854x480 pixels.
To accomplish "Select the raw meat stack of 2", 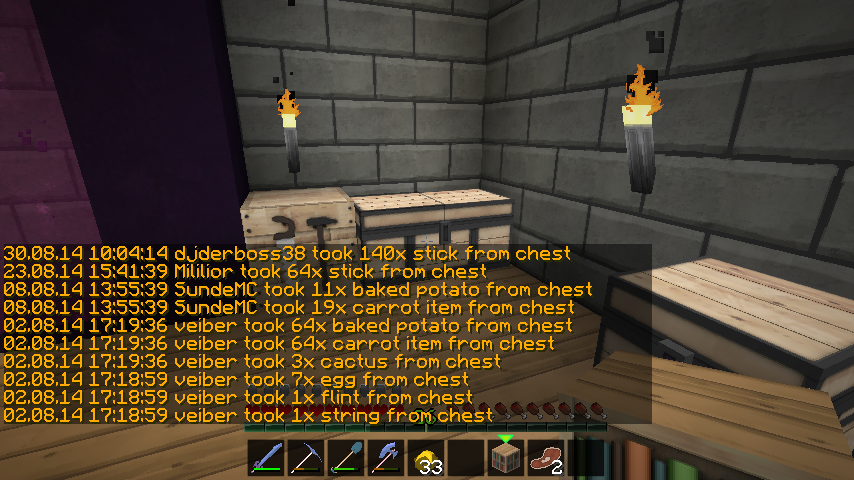I will [x=546, y=459].
